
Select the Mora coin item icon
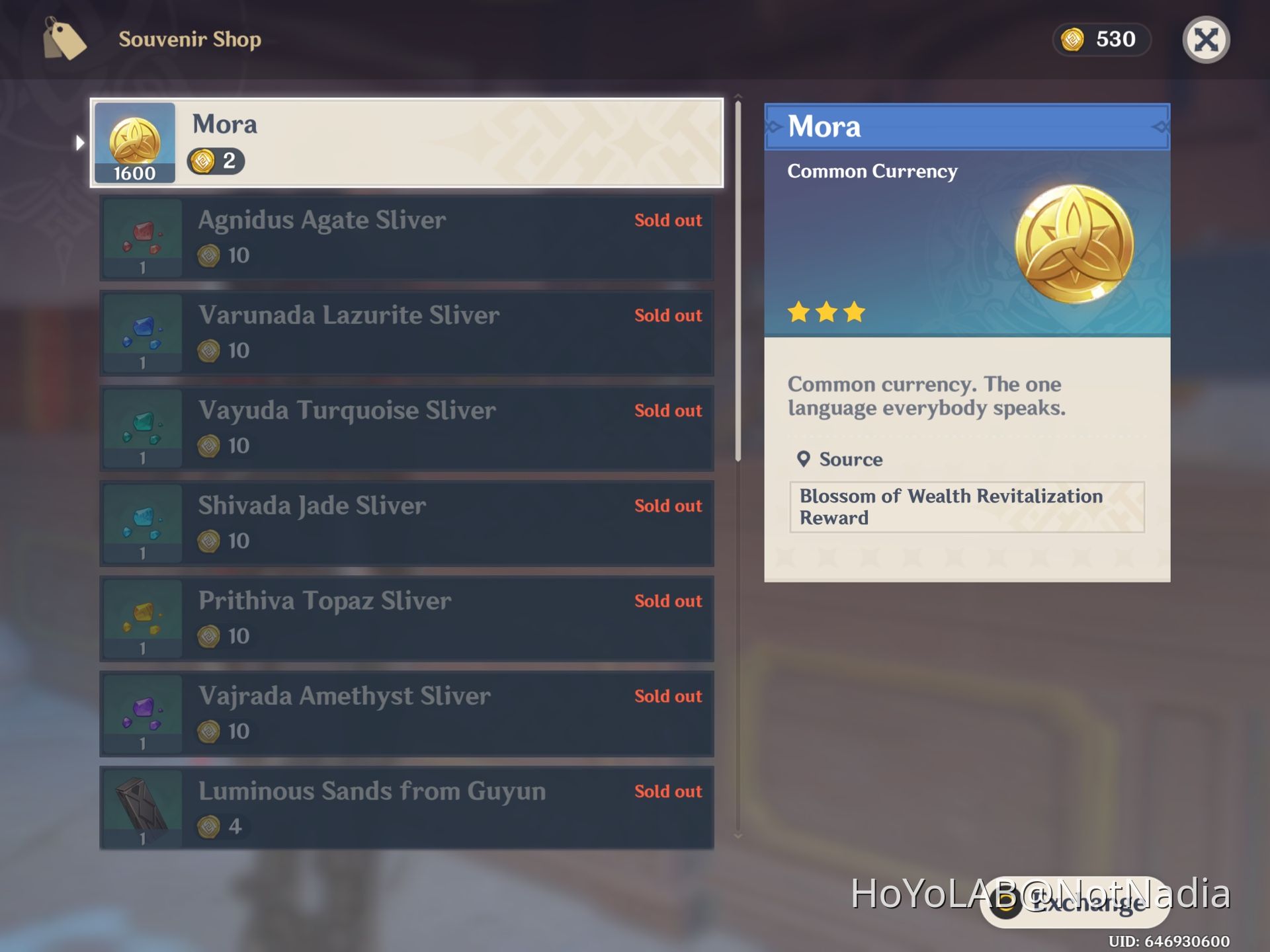[135, 142]
